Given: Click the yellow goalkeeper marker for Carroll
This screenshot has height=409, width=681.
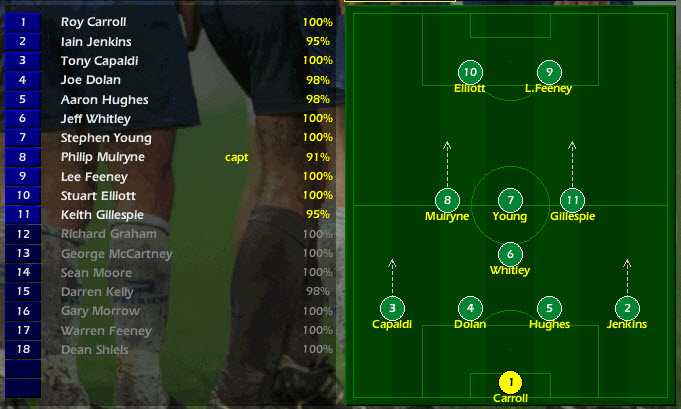Looking at the screenshot, I should [510, 382].
